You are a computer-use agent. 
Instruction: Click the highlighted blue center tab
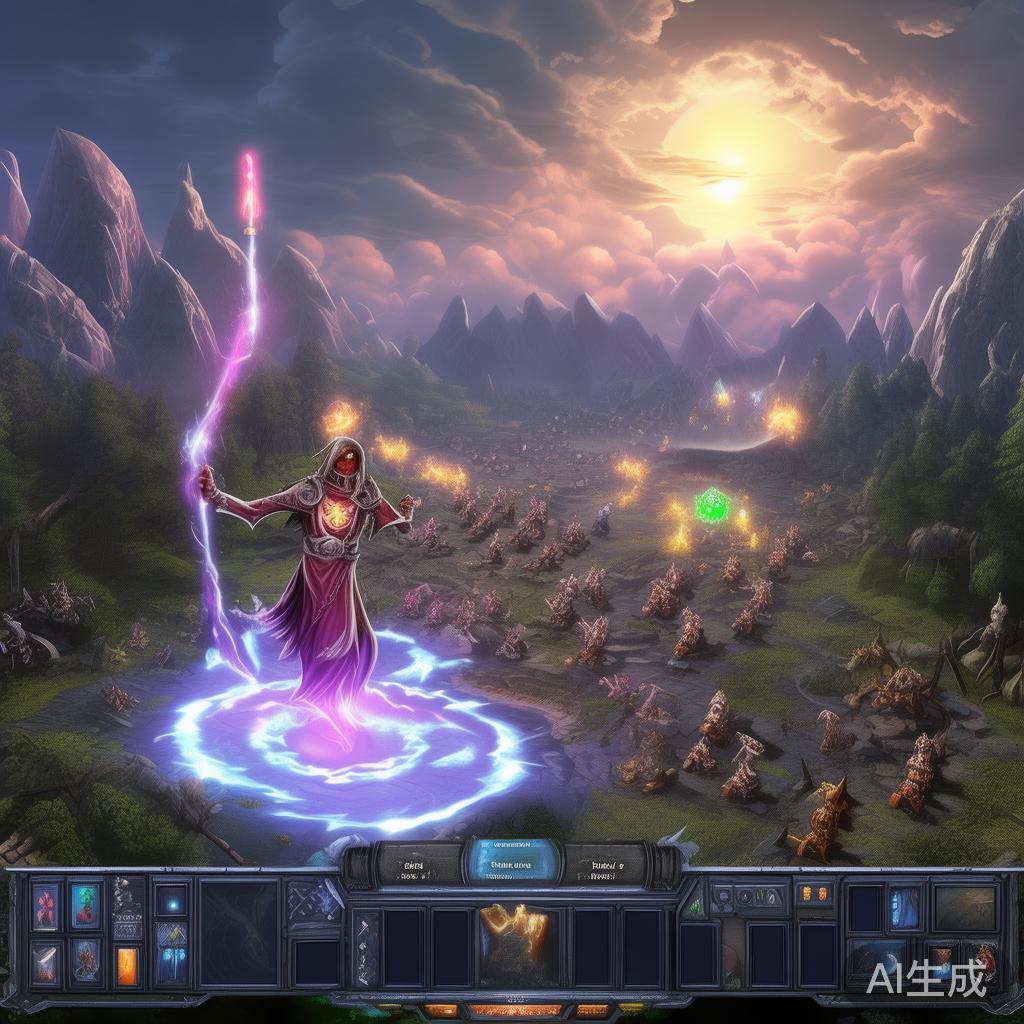point(512,862)
